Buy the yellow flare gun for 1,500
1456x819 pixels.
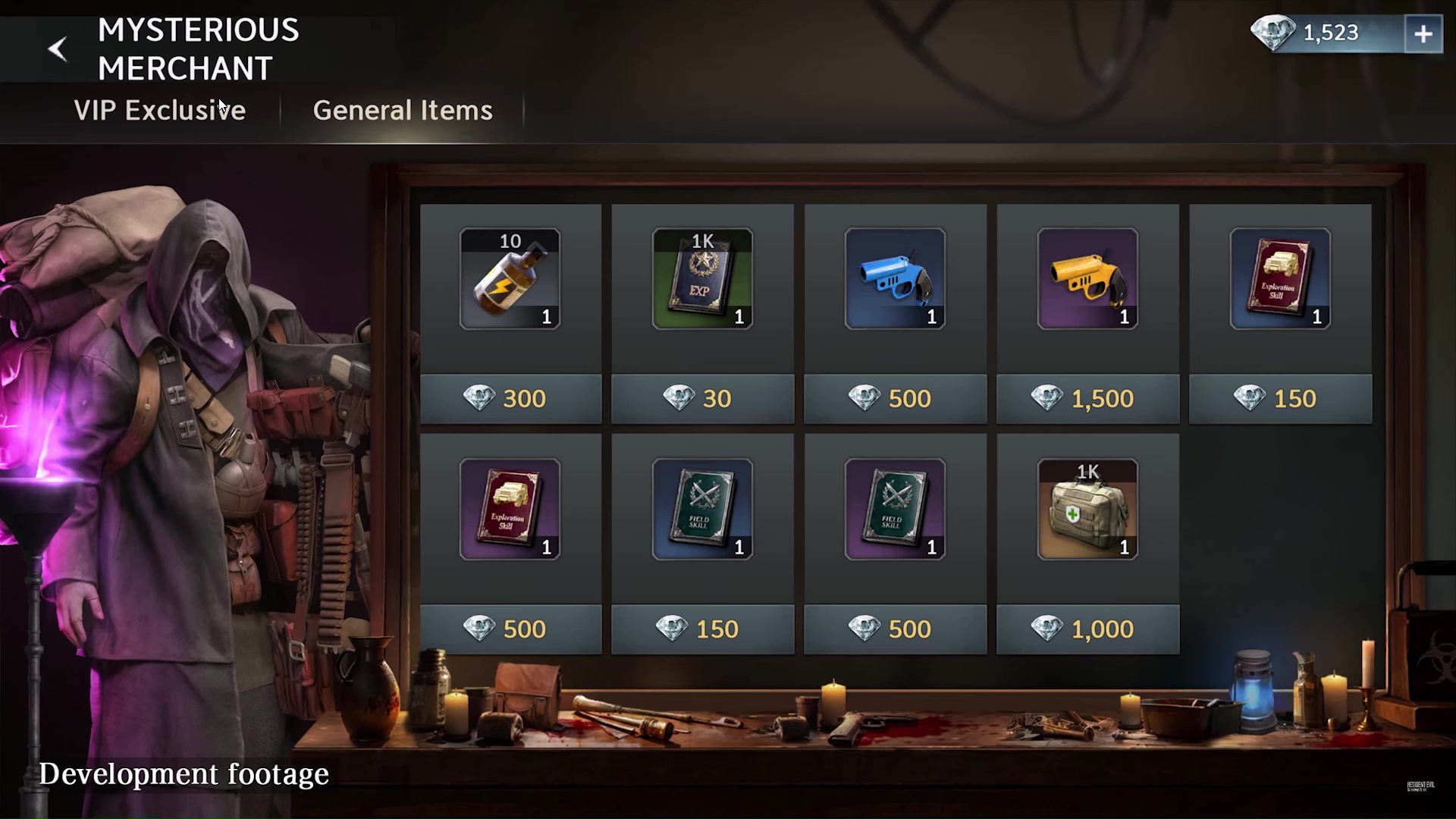pyautogui.click(x=1087, y=399)
